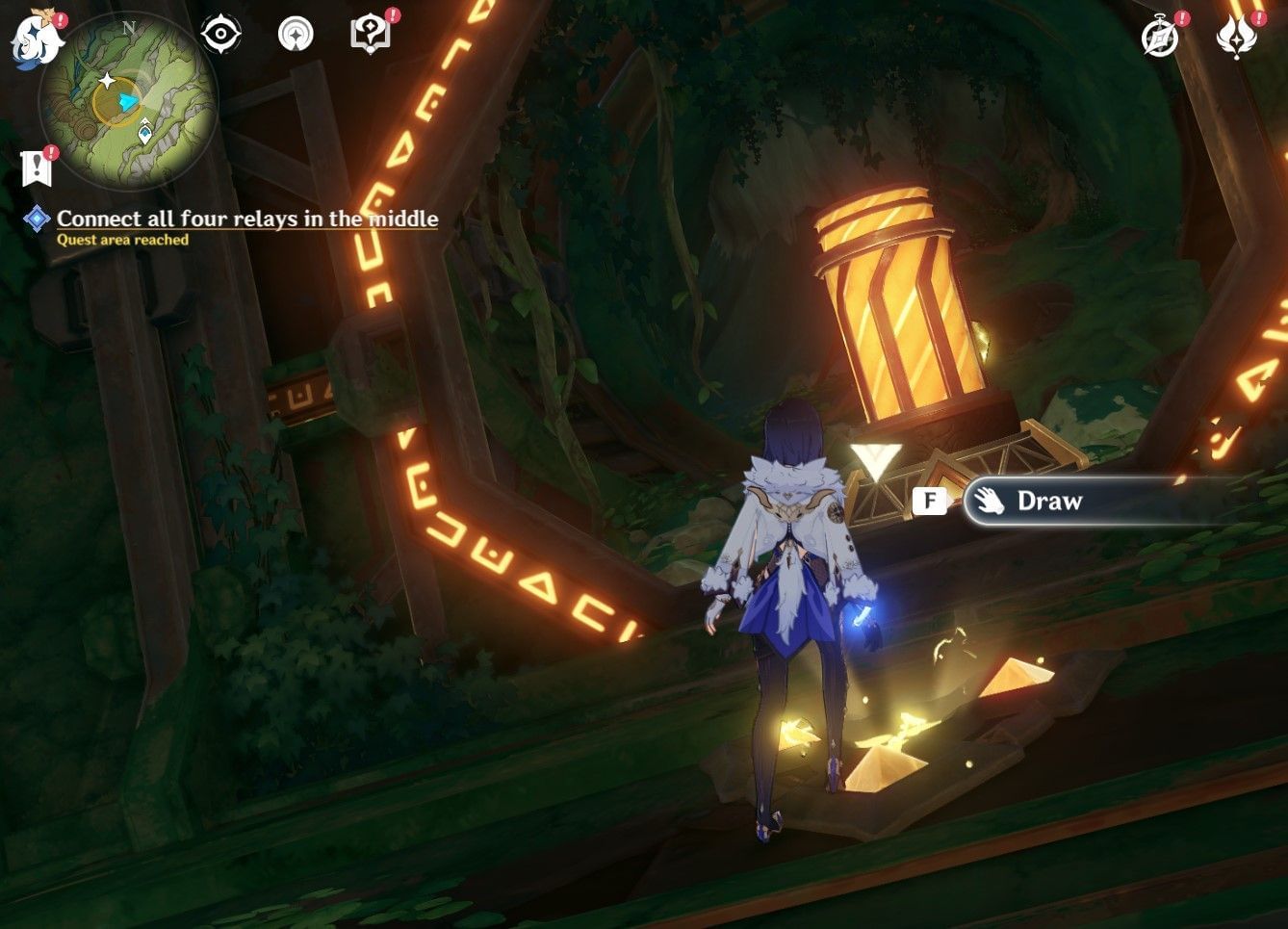1288x929 pixels.
Task: Toggle Elemental Sight with the eye icon
Action: click(220, 32)
